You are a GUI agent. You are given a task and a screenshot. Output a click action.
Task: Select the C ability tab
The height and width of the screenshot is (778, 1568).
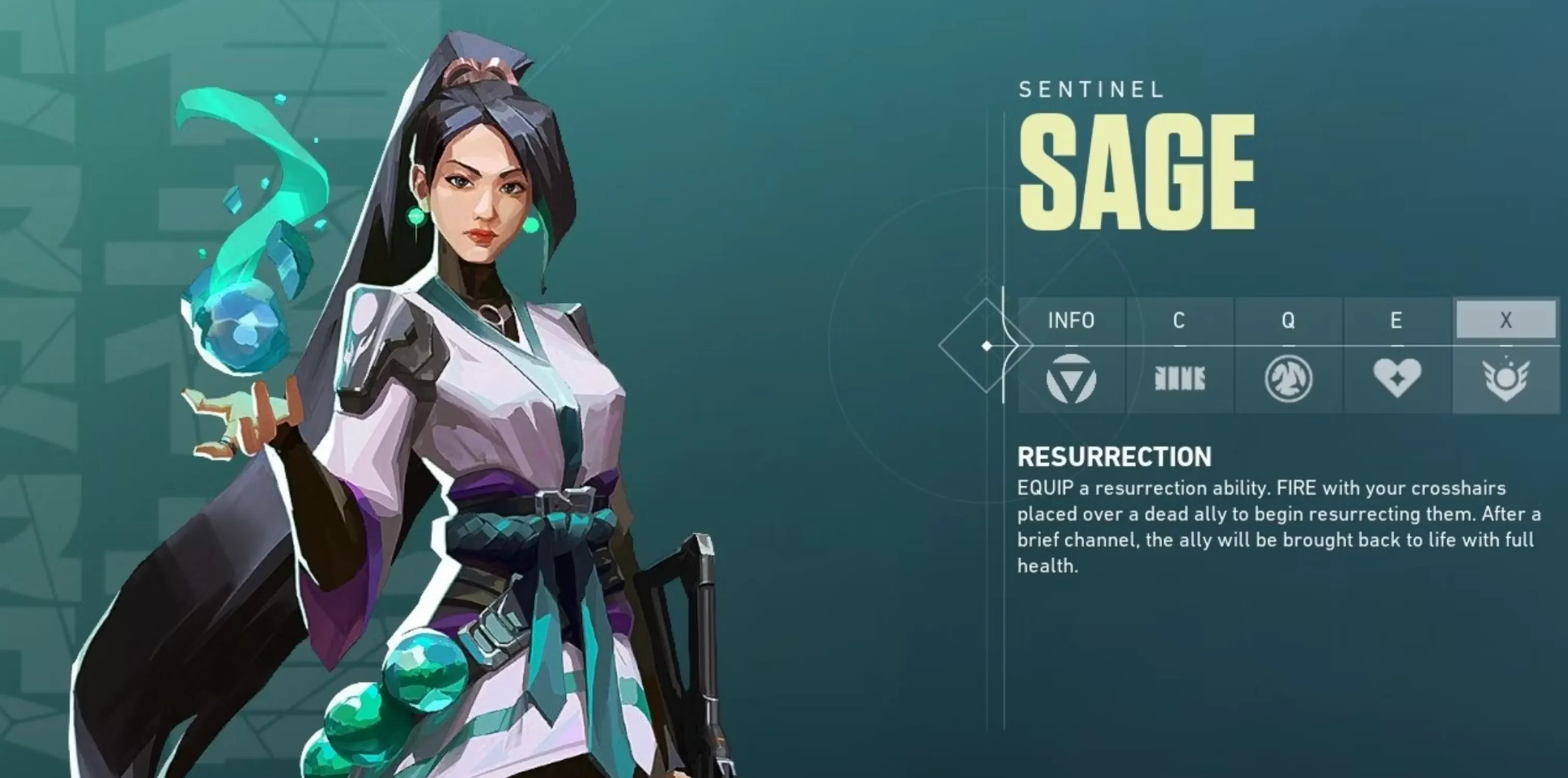1179,320
